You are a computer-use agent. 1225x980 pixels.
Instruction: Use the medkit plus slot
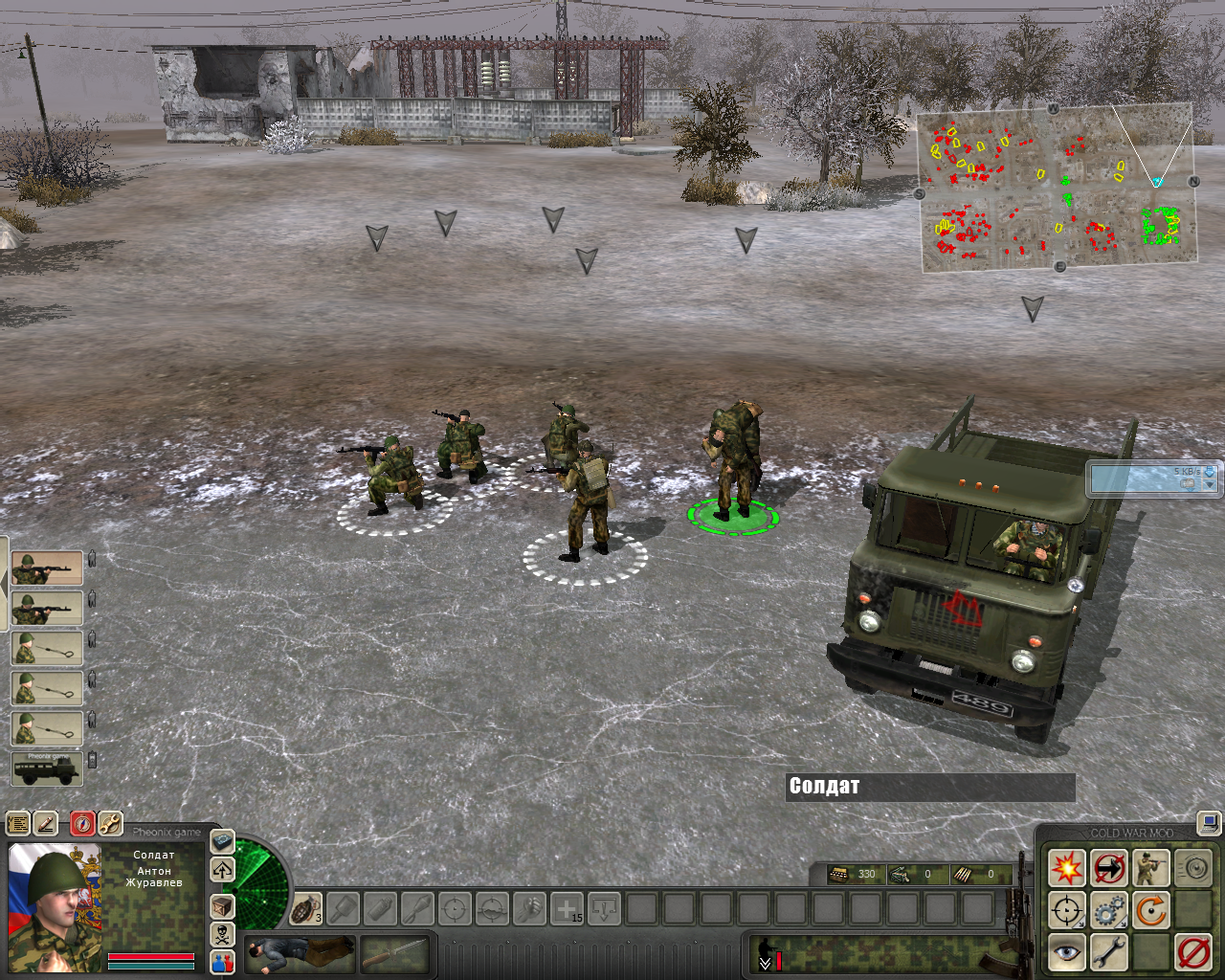[568, 908]
